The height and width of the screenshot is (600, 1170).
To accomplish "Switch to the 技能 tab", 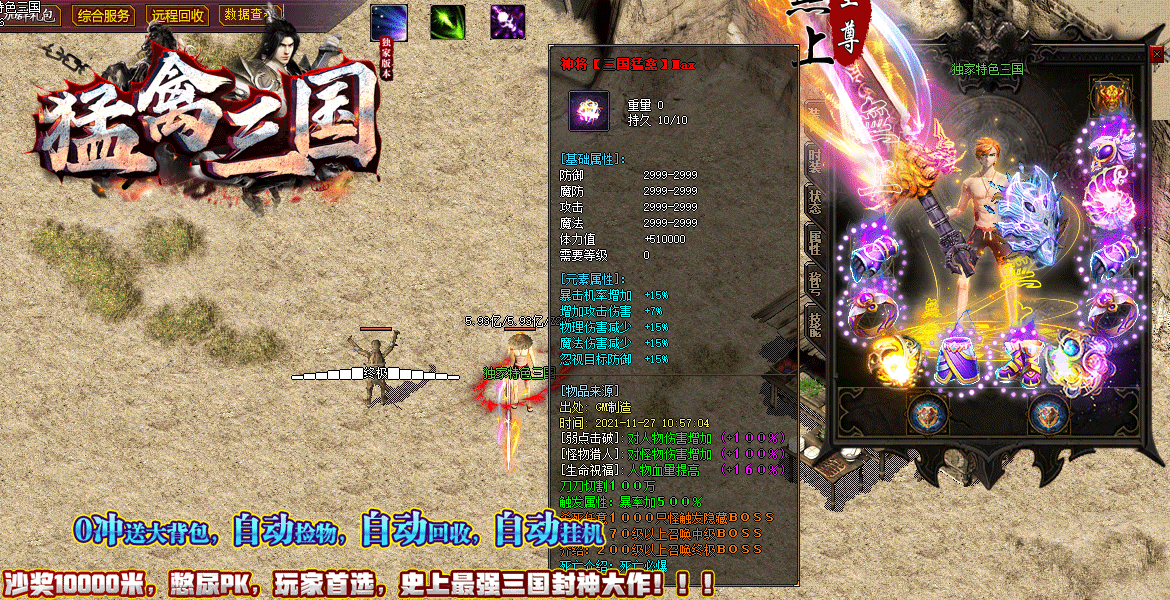I will coord(815,322).
